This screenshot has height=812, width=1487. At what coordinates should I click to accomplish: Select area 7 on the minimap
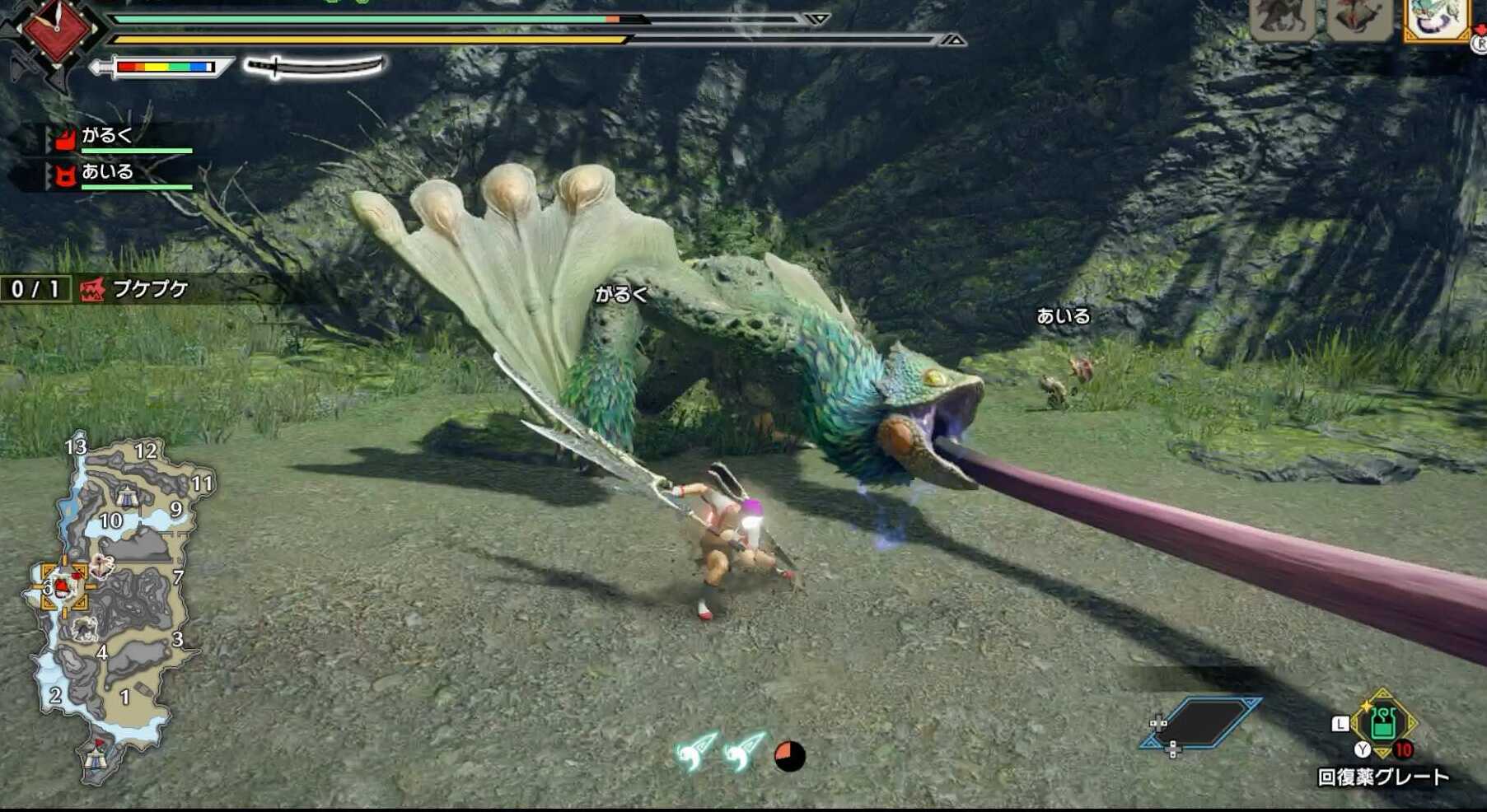(x=180, y=578)
